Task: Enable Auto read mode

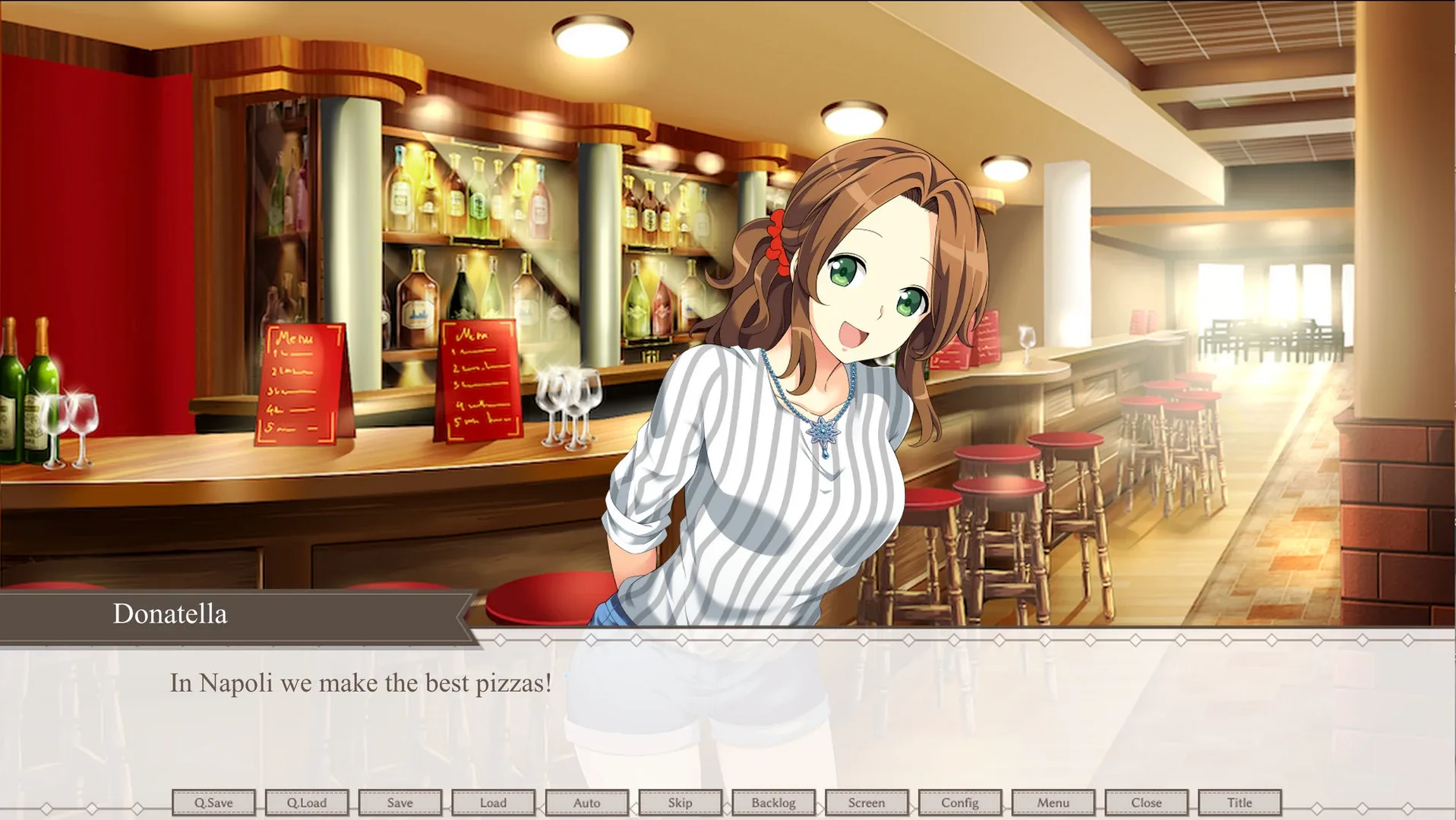Action: pos(586,803)
